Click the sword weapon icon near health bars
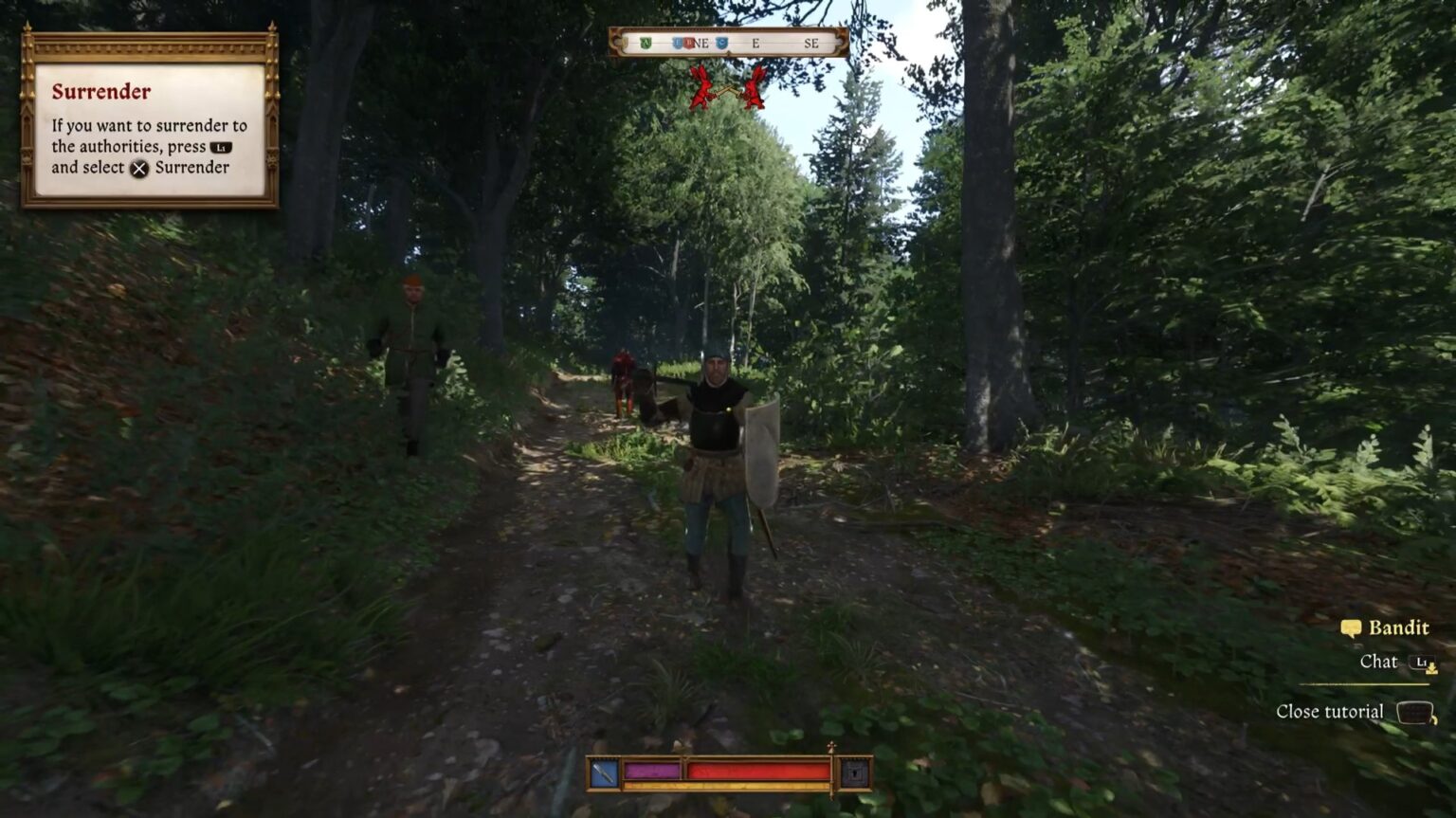Screen dimensions: 1456x818 tap(604, 772)
